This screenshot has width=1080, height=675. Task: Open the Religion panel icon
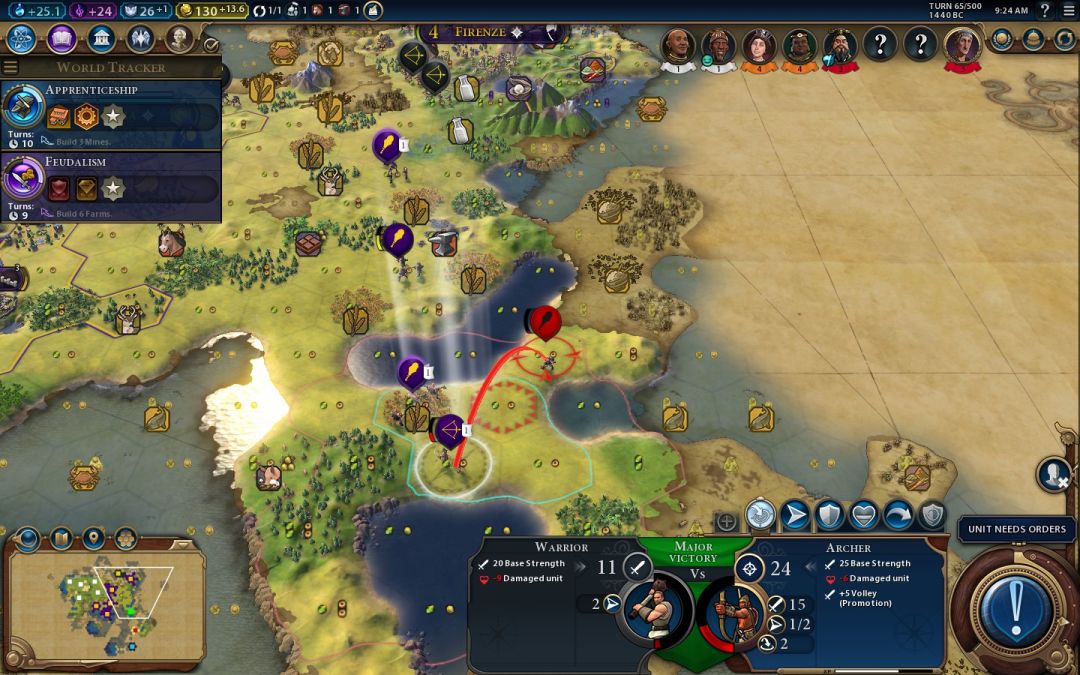140,39
